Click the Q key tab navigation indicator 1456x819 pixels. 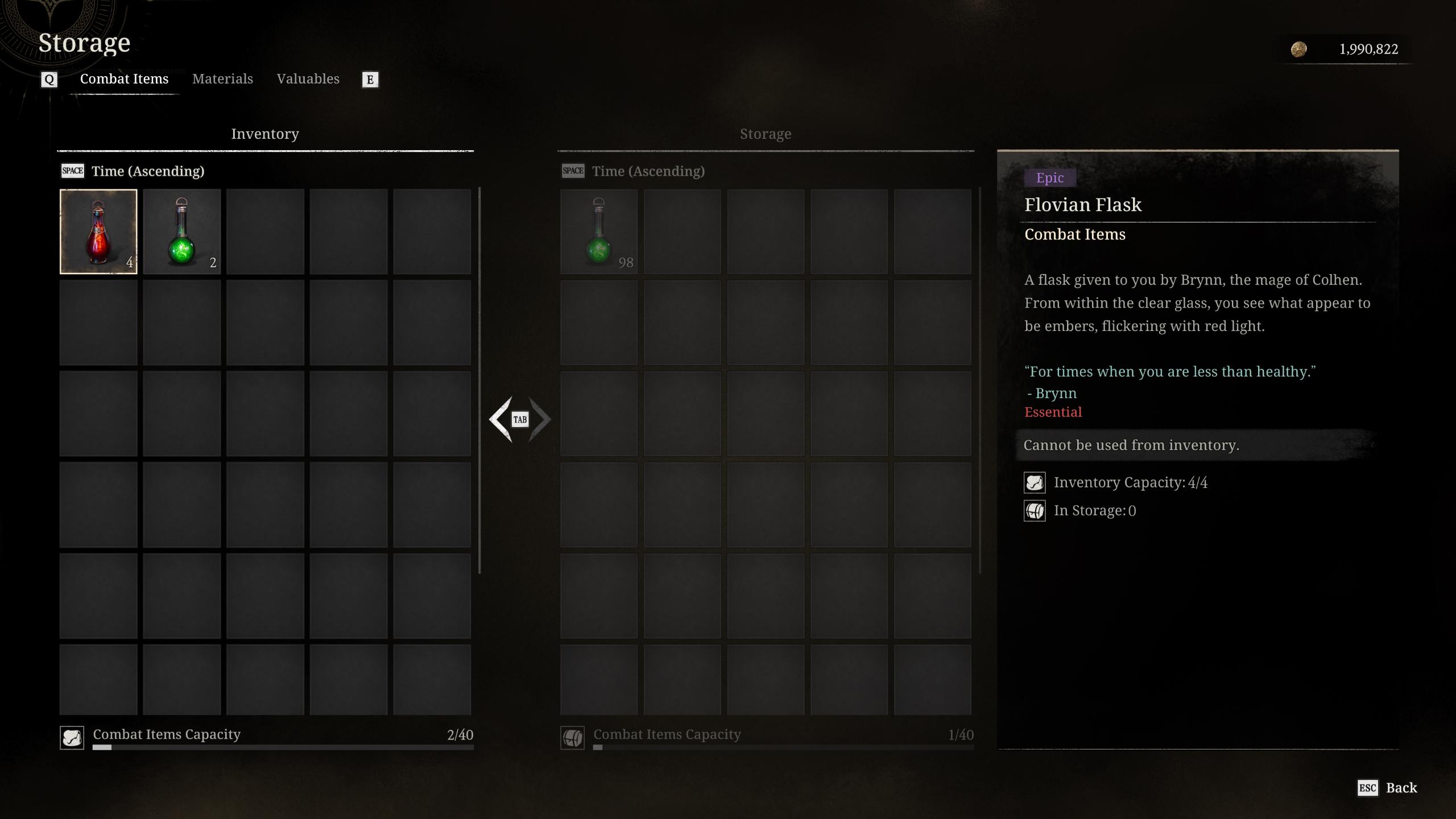49,79
